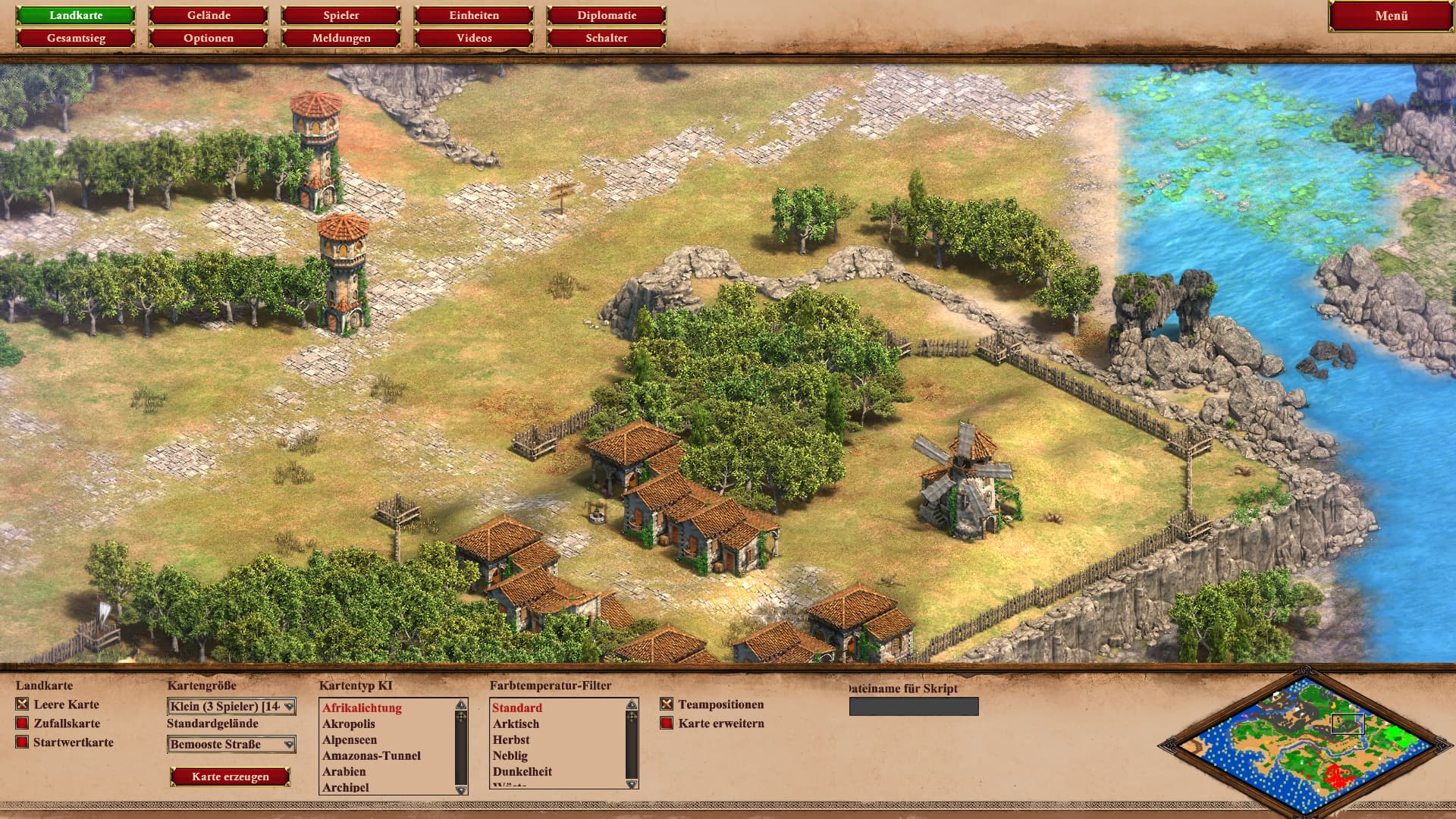Choose the Arktisch color temperature filter
Viewport: 1456px width, 819px height.
tap(516, 723)
